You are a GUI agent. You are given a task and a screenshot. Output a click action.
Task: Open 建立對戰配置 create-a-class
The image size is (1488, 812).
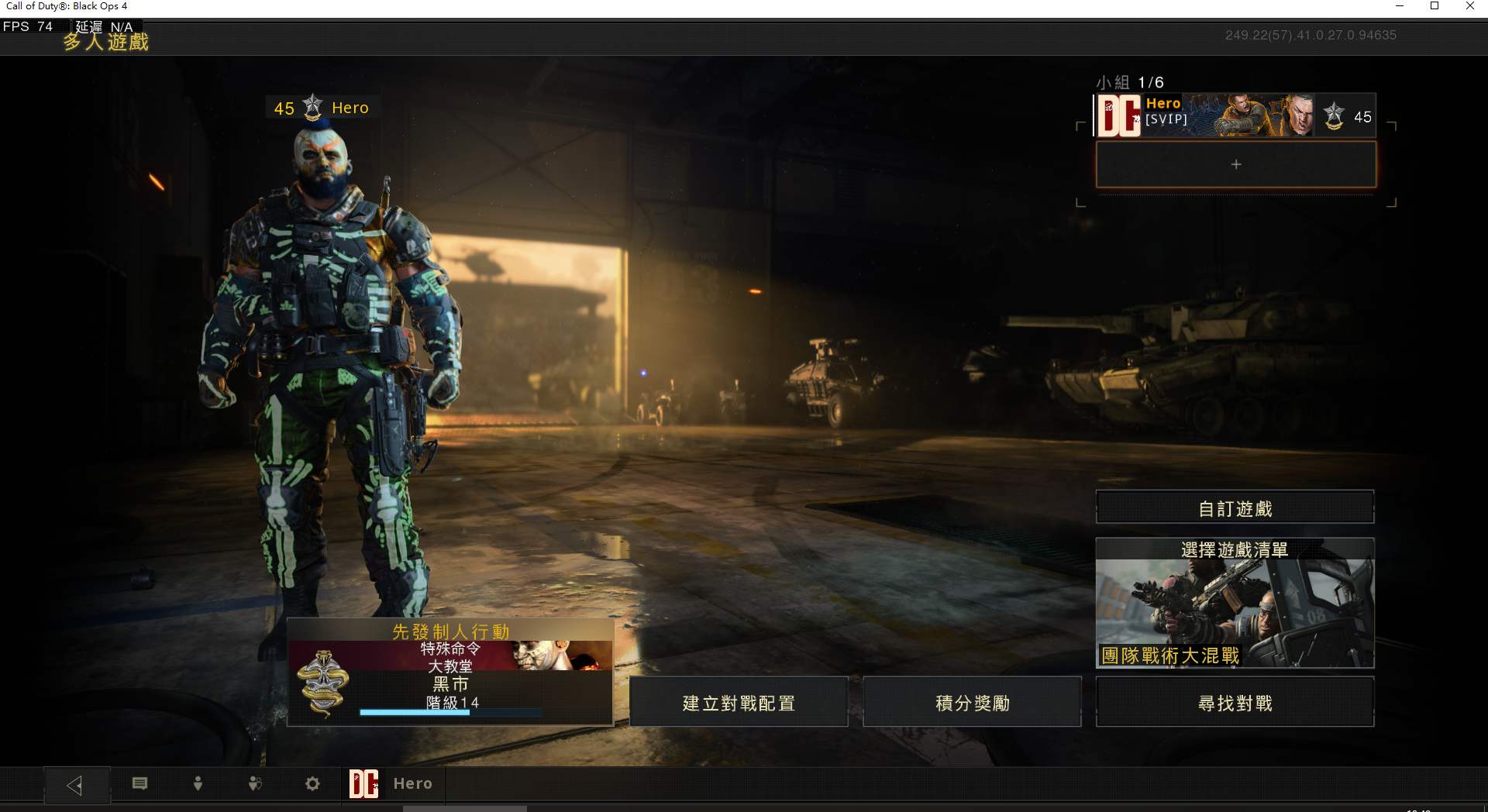[739, 702]
